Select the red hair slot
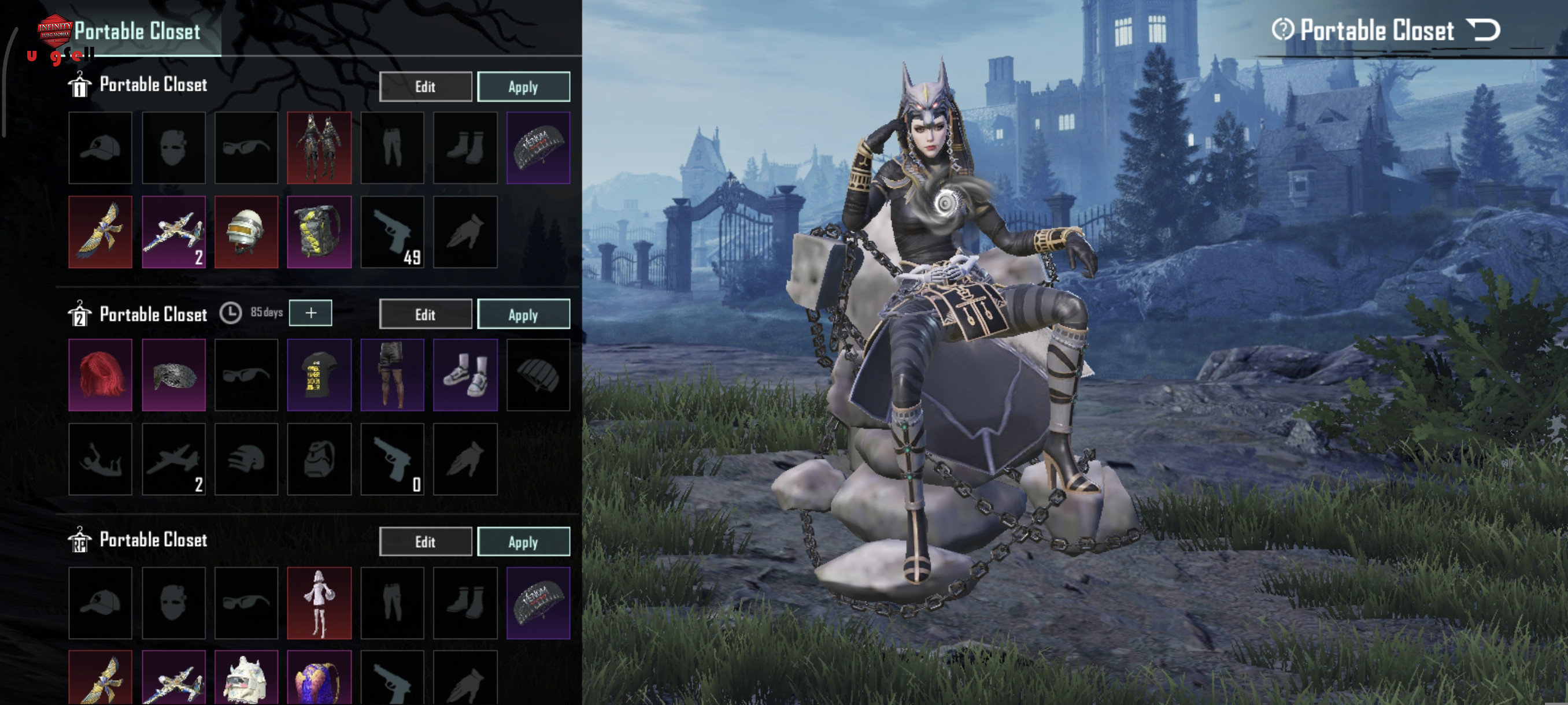Viewport: 1568px width, 705px height. pyautogui.click(x=101, y=374)
